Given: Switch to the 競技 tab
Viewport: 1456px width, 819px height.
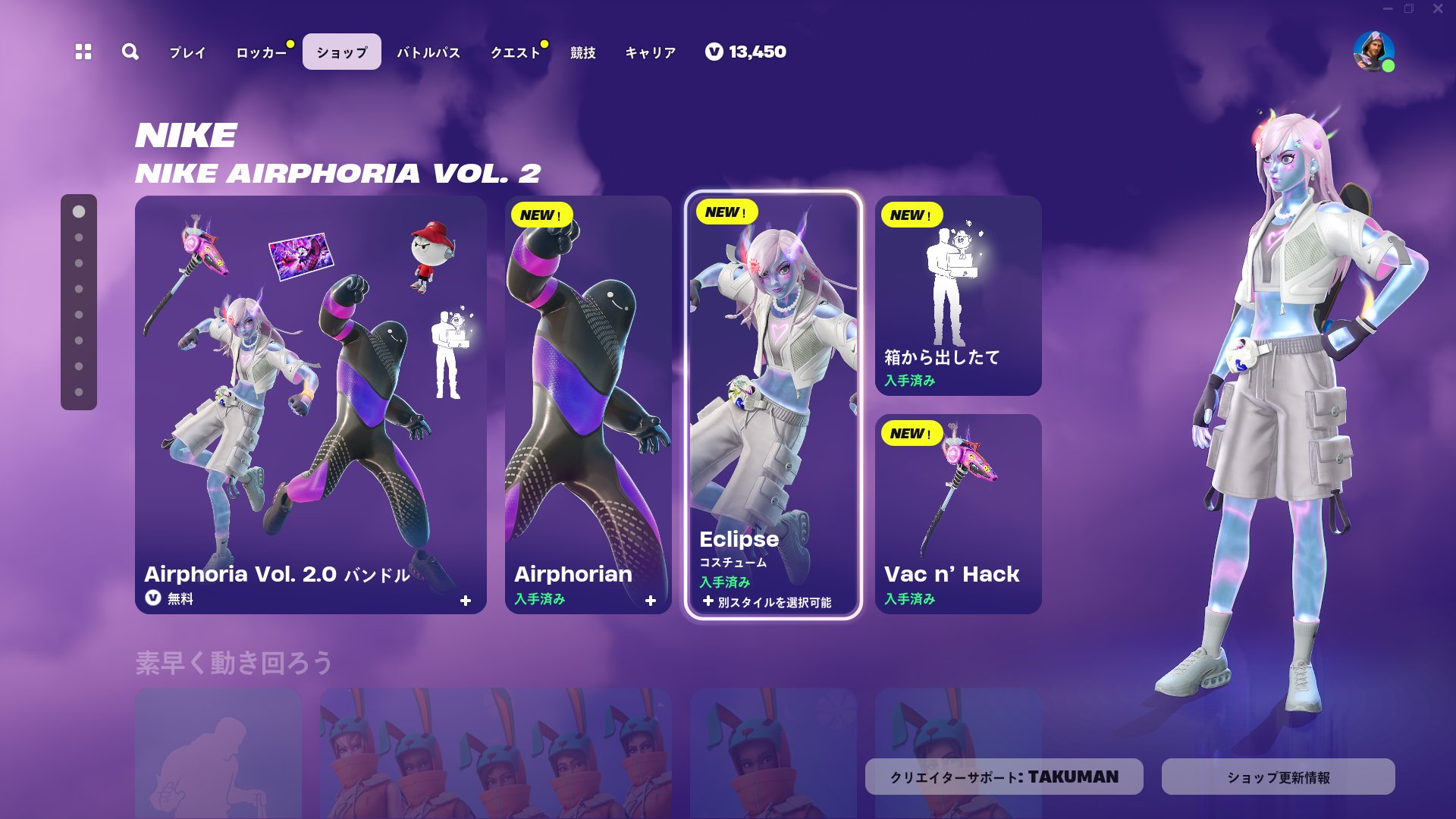Looking at the screenshot, I should 581,52.
